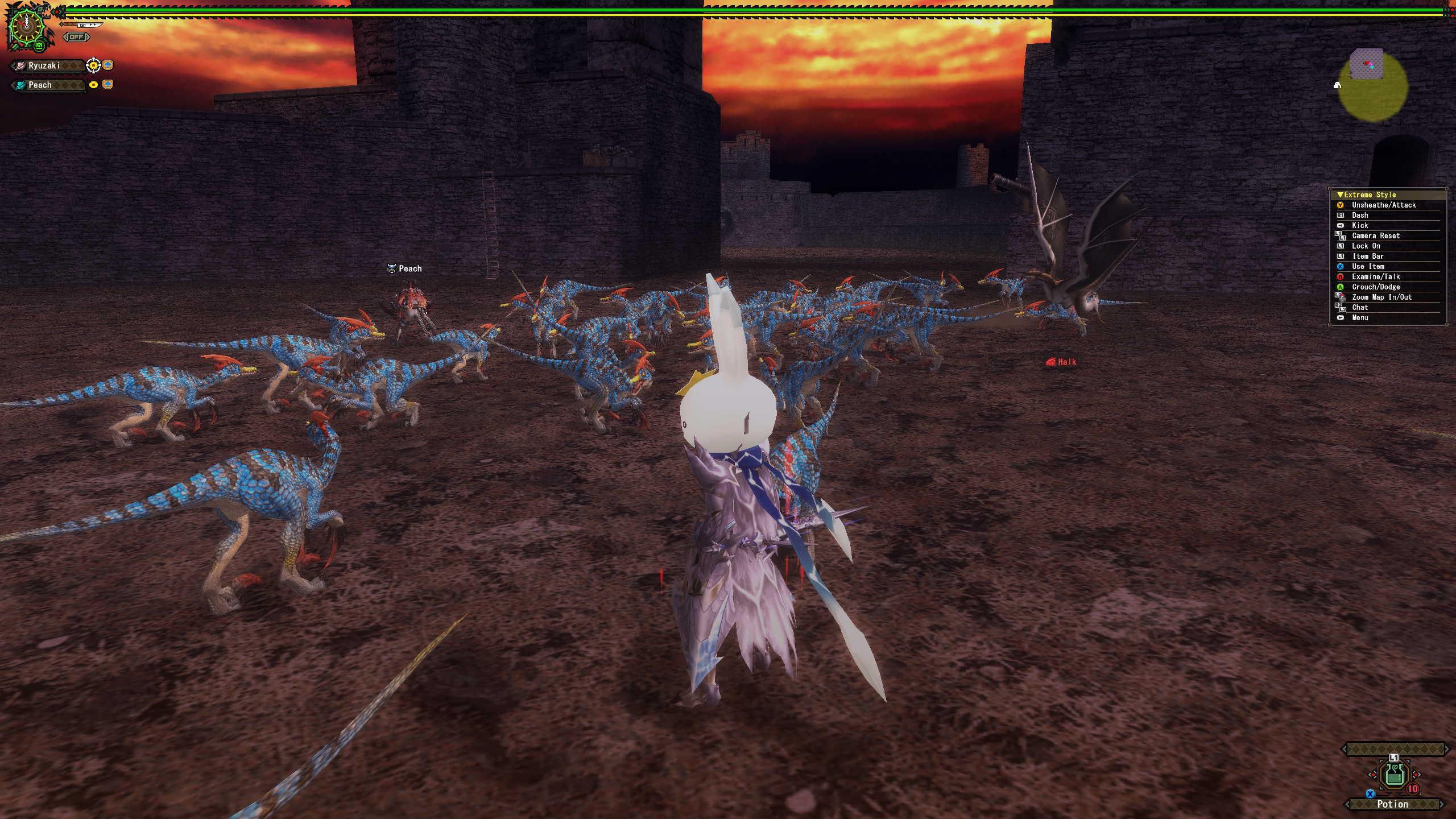Click the quest timer clock icon
The image size is (1456, 819).
click(26, 26)
